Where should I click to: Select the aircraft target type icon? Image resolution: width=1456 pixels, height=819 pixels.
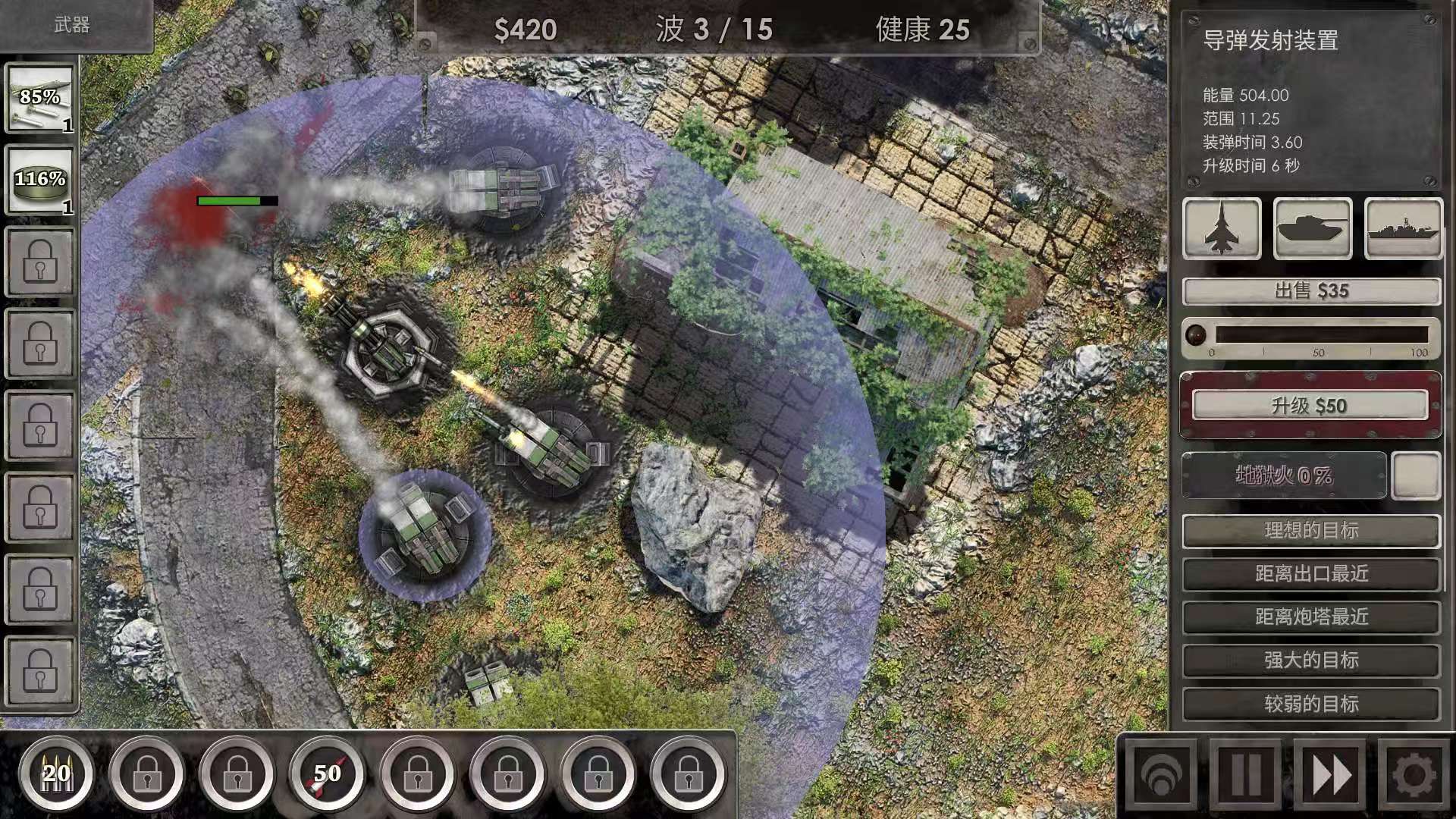tap(1222, 228)
